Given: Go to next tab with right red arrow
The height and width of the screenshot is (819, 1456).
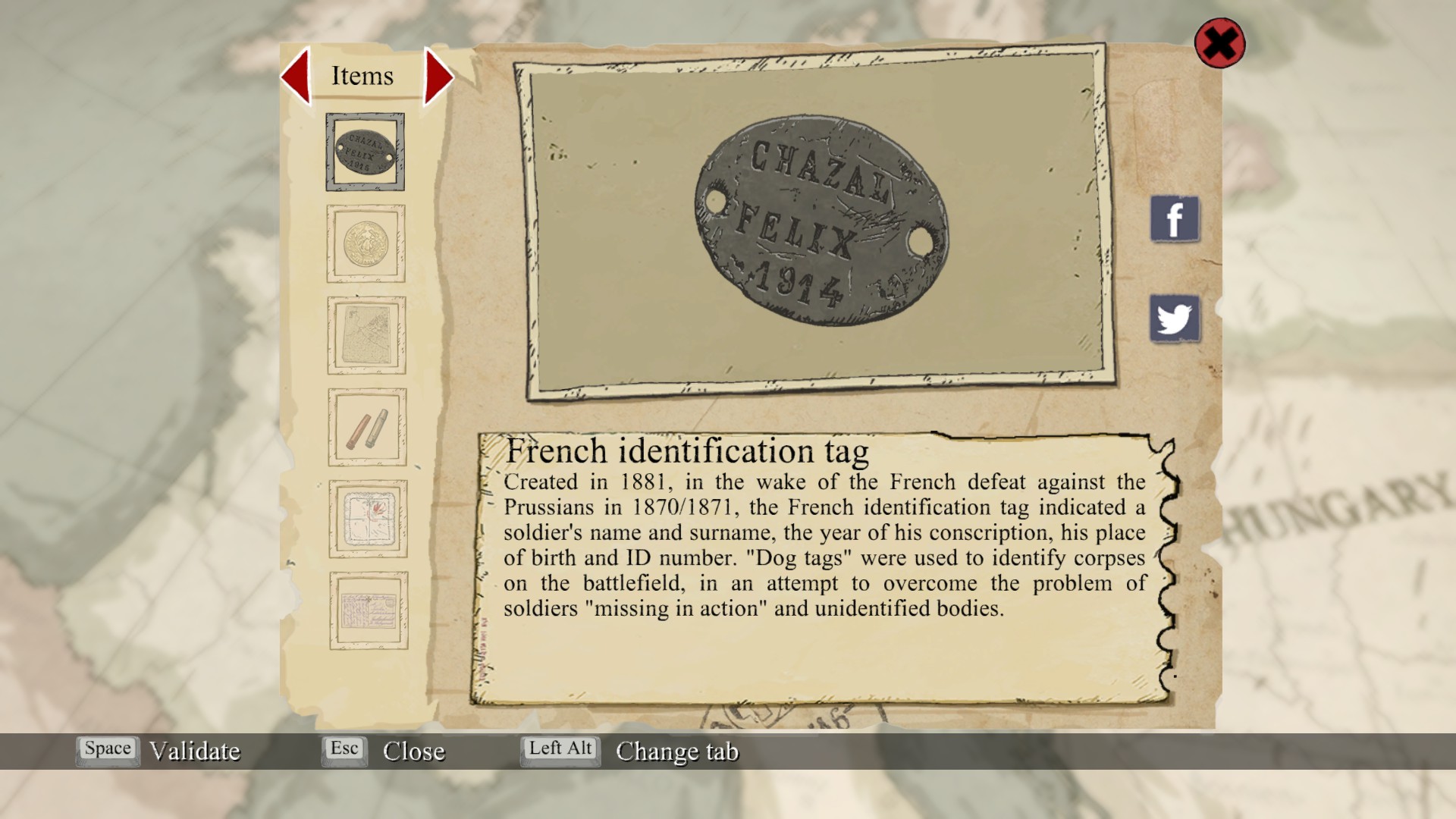Looking at the screenshot, I should [438, 76].
